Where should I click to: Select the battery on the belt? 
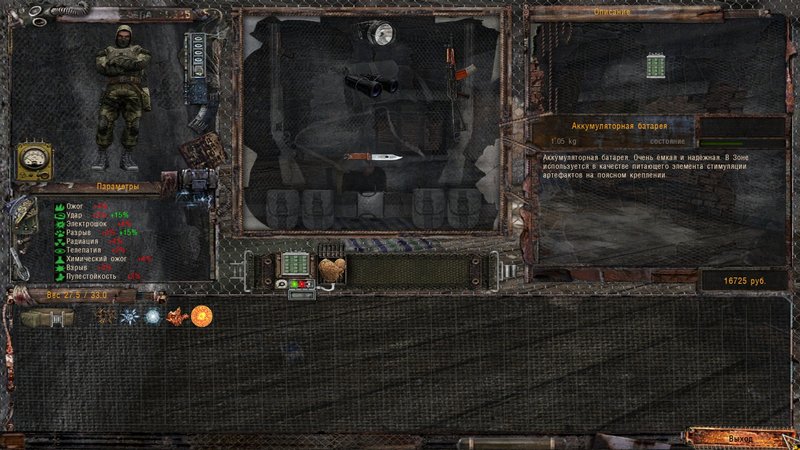point(297,264)
